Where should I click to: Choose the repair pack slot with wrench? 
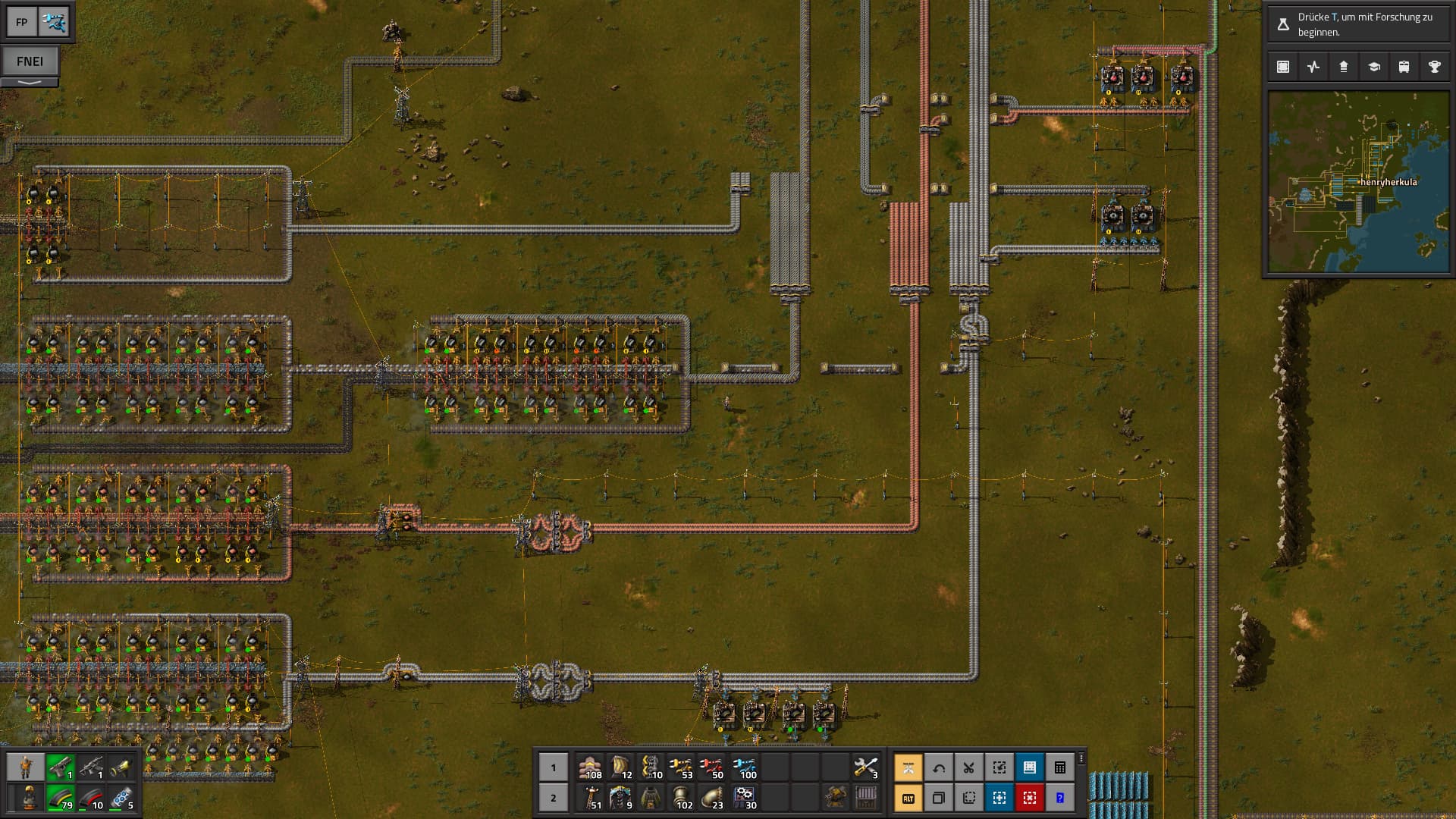(x=865, y=767)
